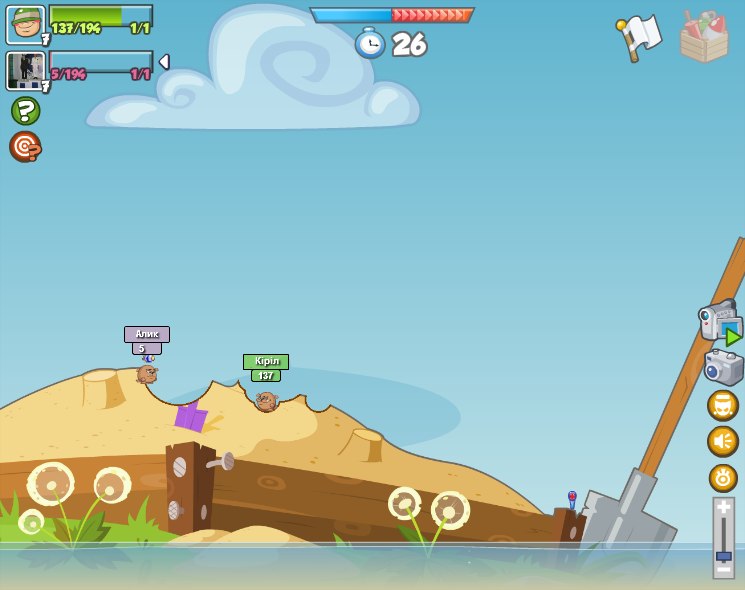Click the white arrow beside opponent's bar

[x=164, y=62]
